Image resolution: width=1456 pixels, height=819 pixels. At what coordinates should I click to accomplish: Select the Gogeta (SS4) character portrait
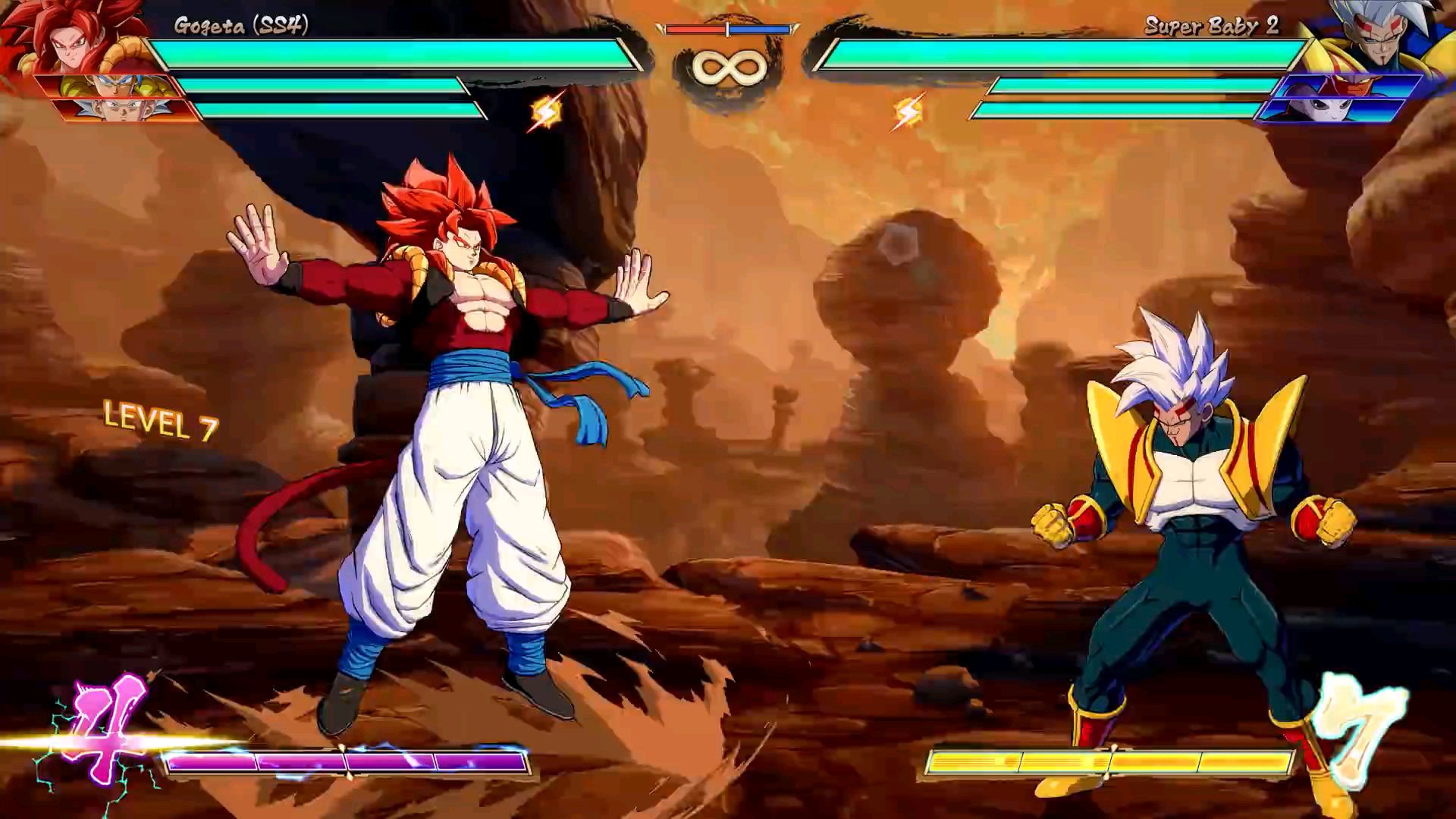(x=72, y=38)
